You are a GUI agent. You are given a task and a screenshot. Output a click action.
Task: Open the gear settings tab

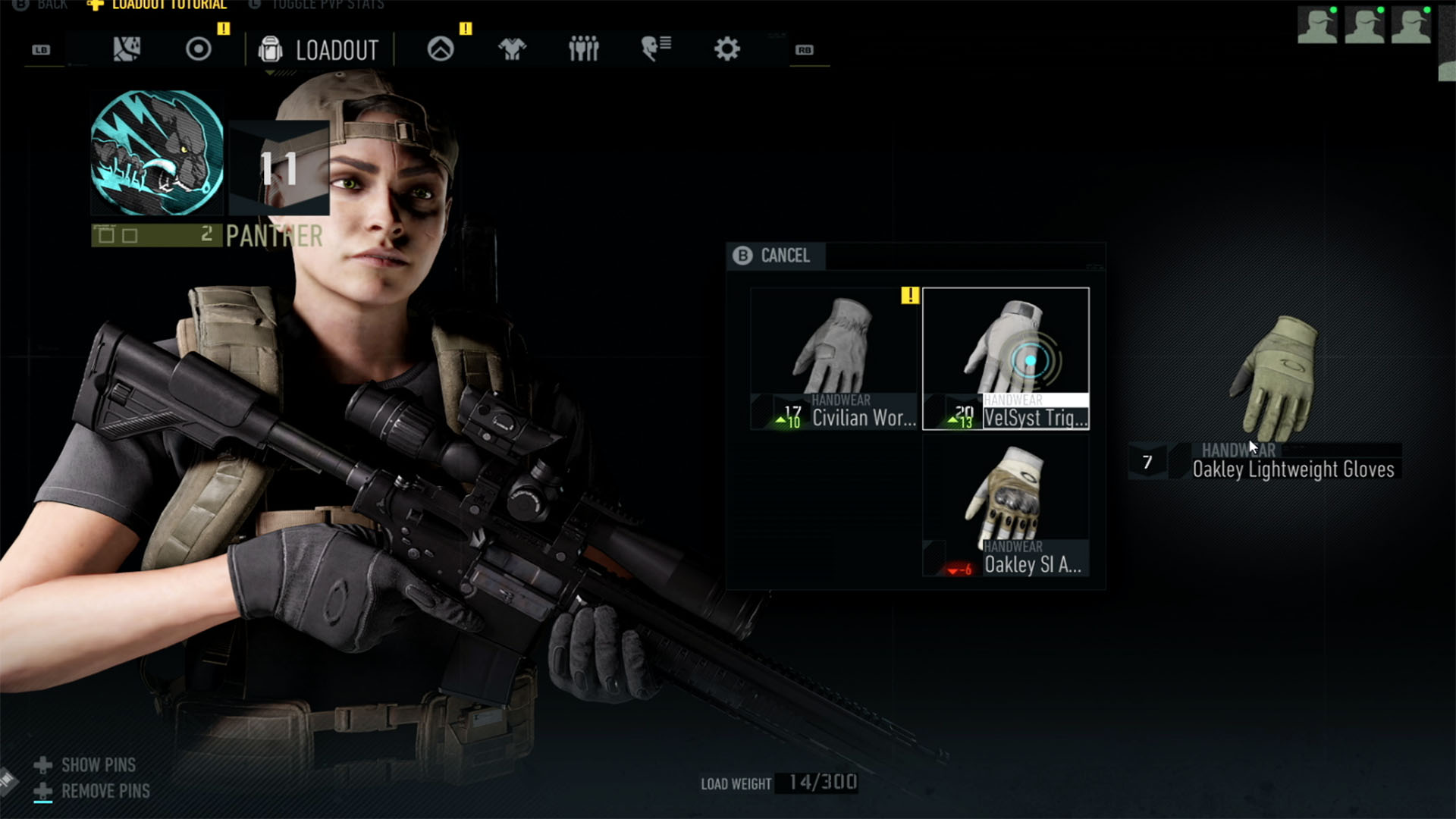tap(726, 50)
